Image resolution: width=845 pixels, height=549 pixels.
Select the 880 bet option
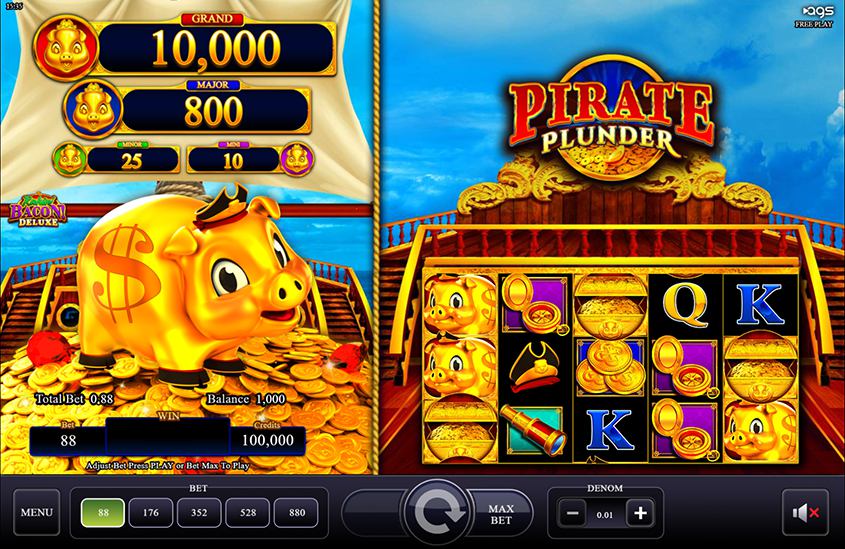point(296,513)
